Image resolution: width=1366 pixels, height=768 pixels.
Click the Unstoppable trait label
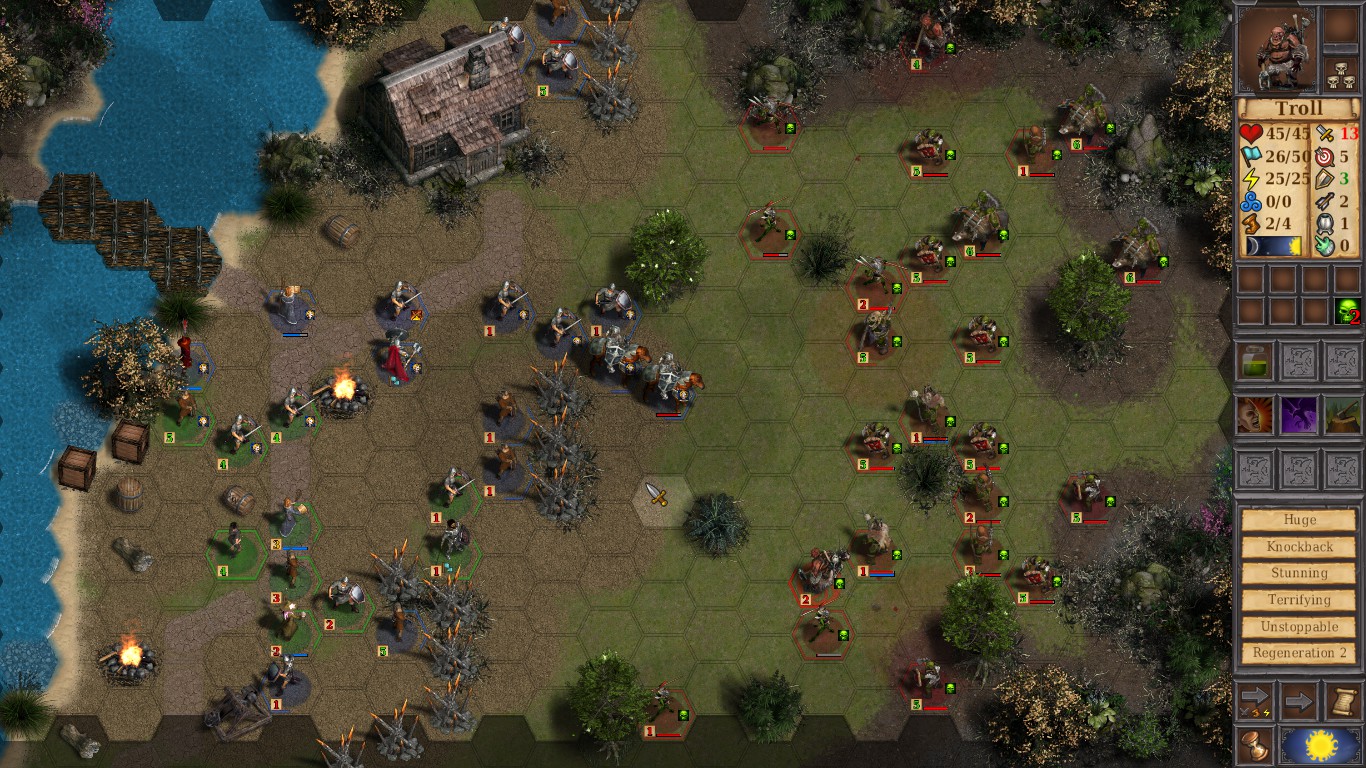tap(1299, 626)
